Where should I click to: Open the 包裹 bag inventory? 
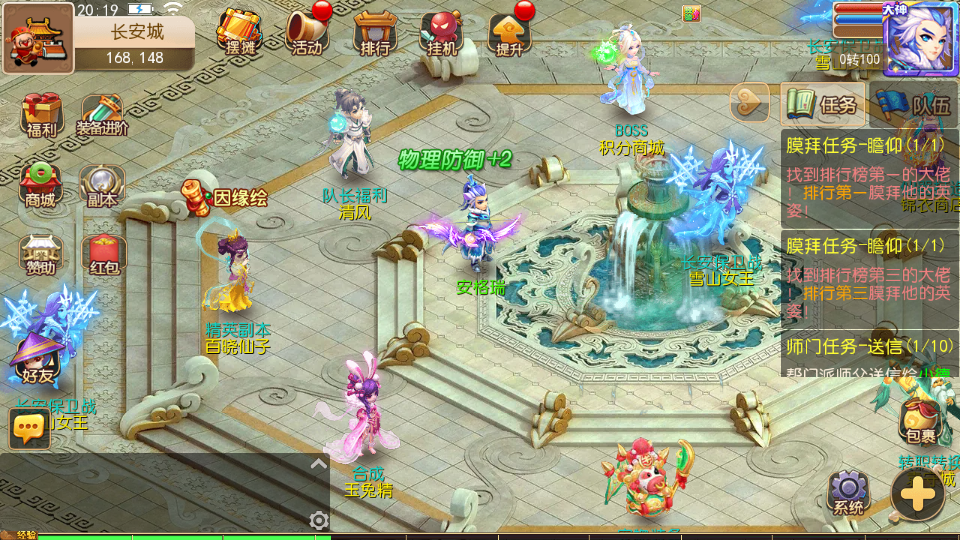[920, 422]
